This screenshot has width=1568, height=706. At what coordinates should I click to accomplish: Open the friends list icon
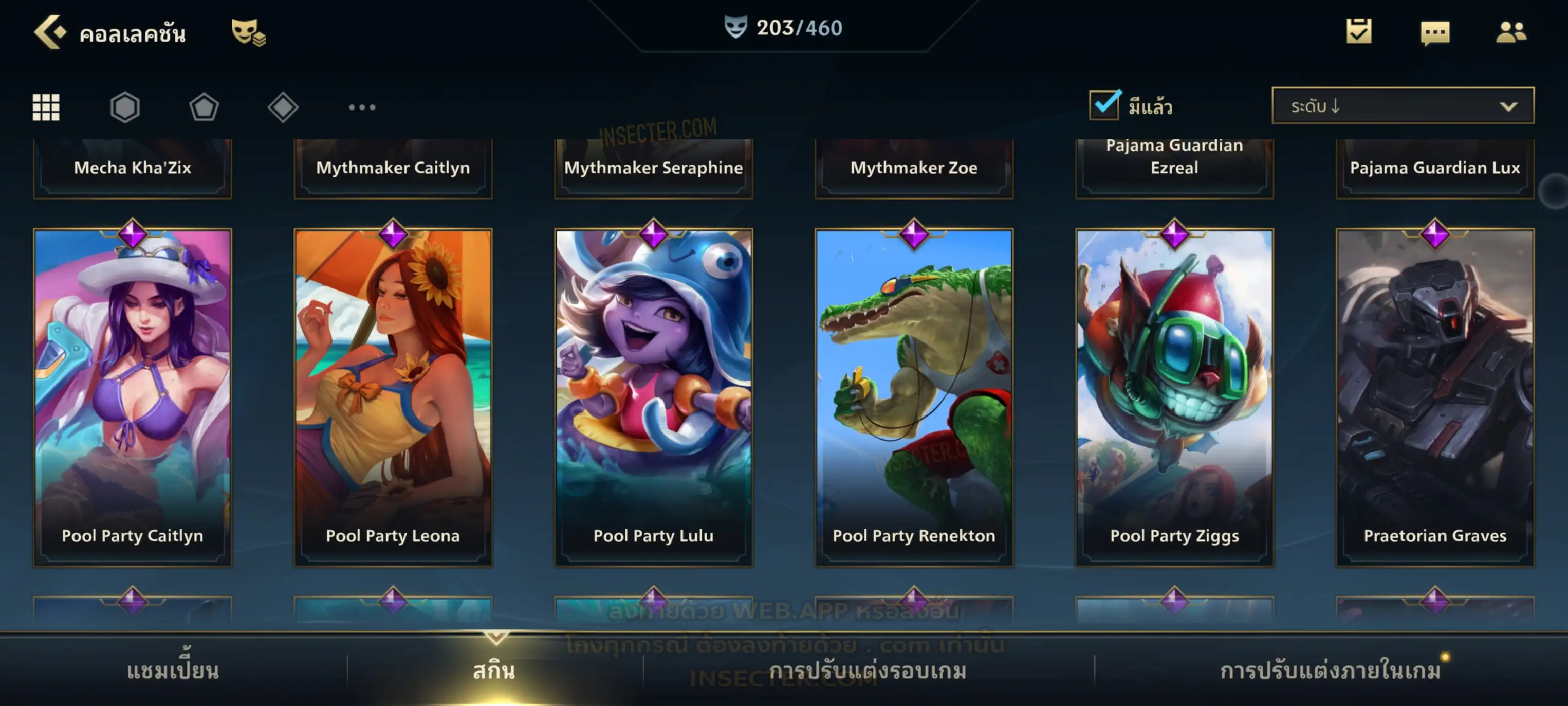(1510, 32)
